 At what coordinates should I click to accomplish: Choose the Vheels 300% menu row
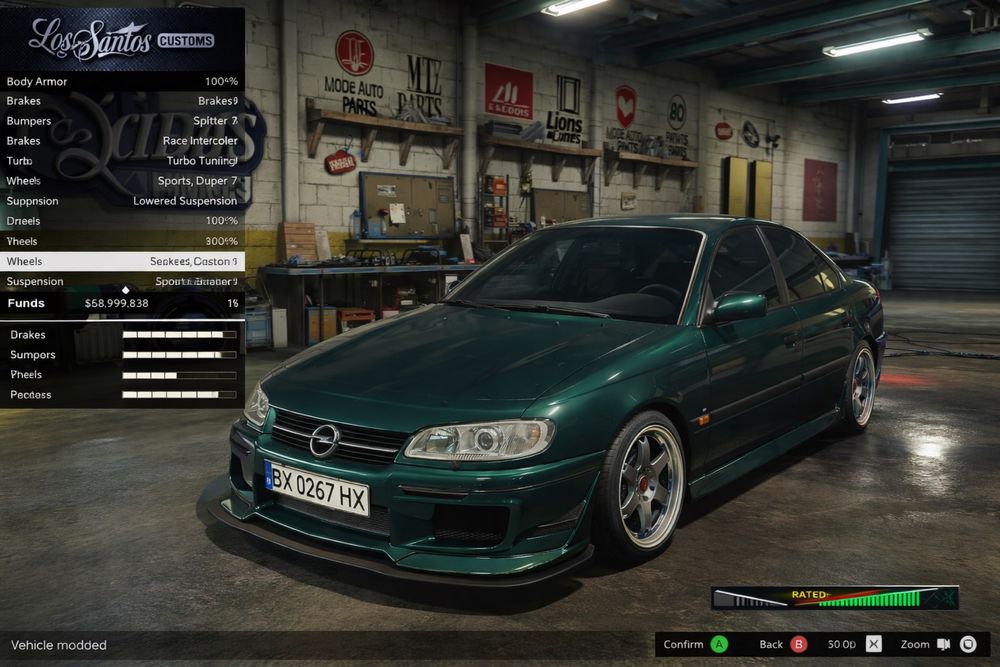tap(122, 241)
